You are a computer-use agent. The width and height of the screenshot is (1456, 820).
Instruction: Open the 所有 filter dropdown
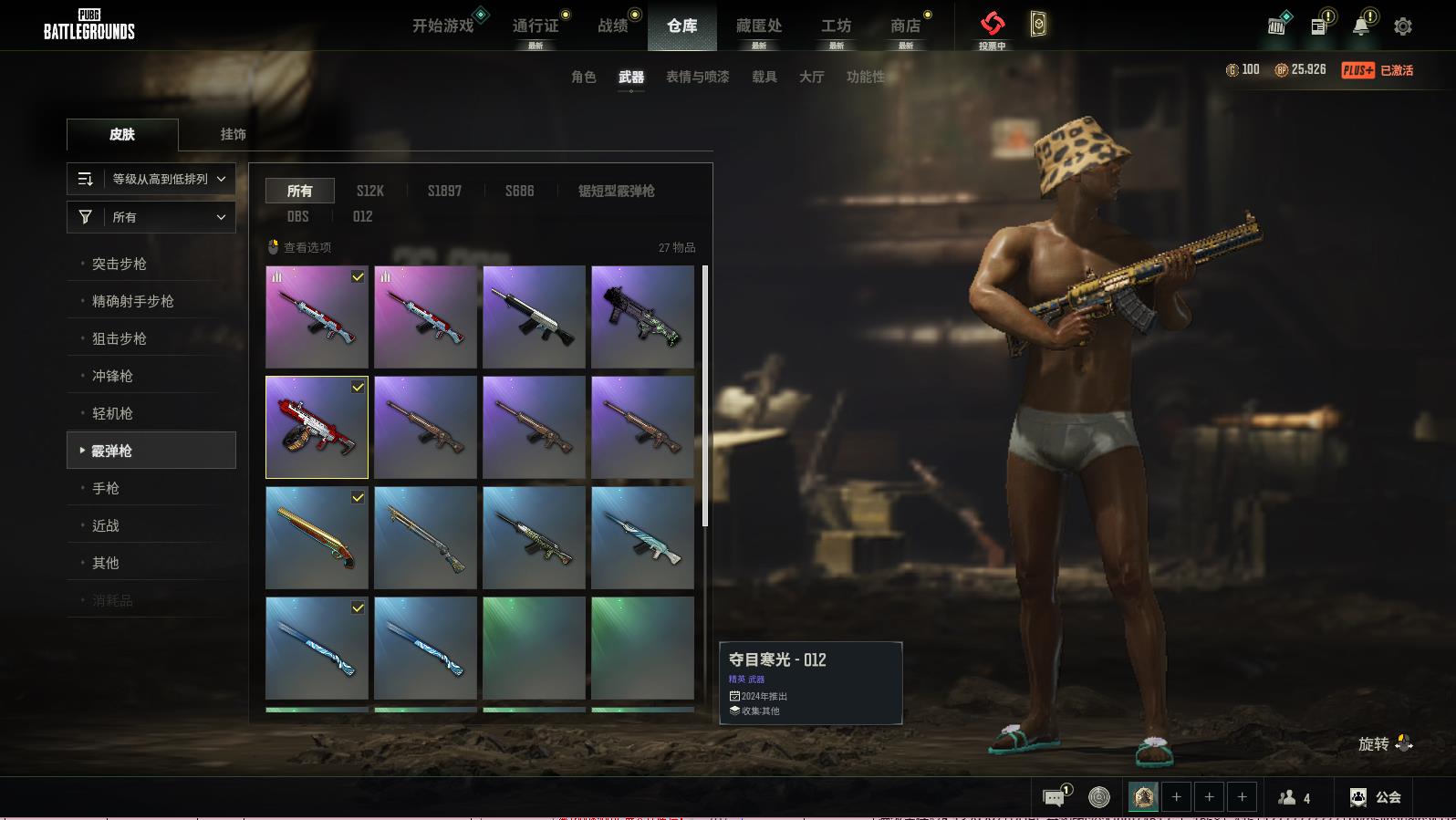151,217
